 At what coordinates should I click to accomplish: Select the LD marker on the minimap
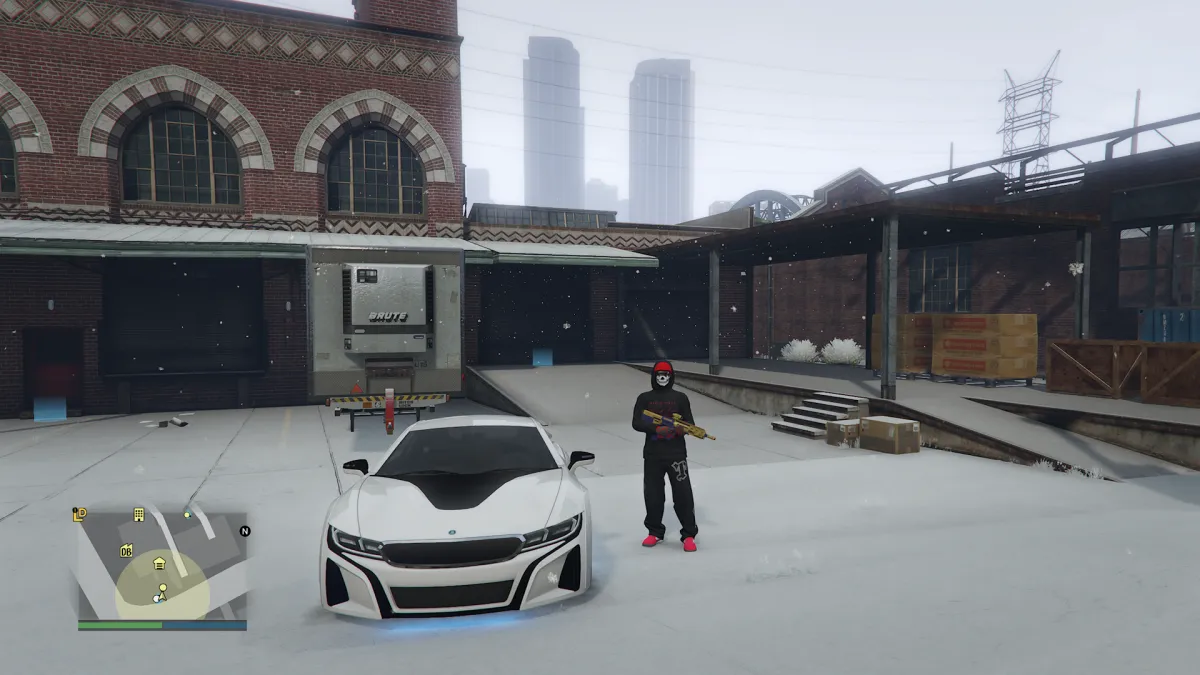pos(80,515)
